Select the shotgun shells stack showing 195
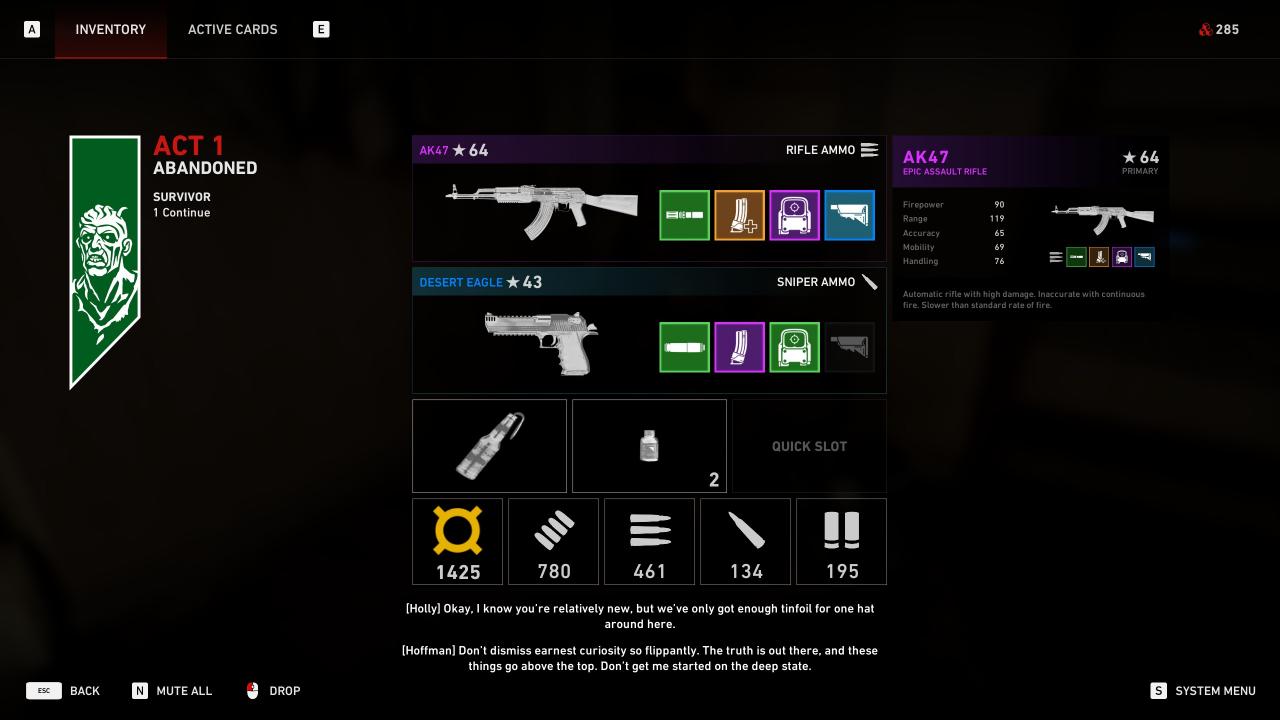Viewport: 1280px width, 720px height. [x=841, y=541]
